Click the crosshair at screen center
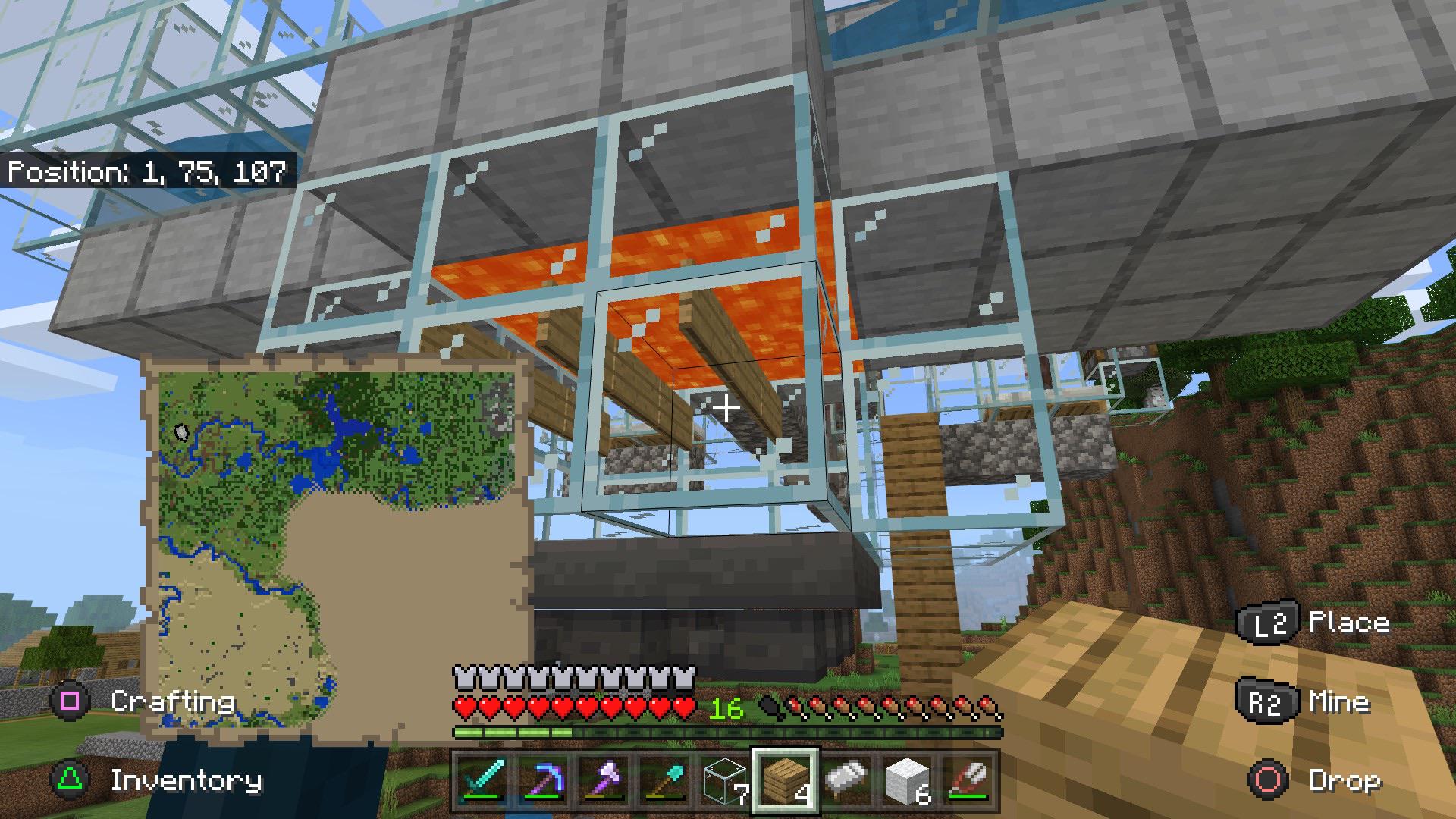 coord(726,408)
